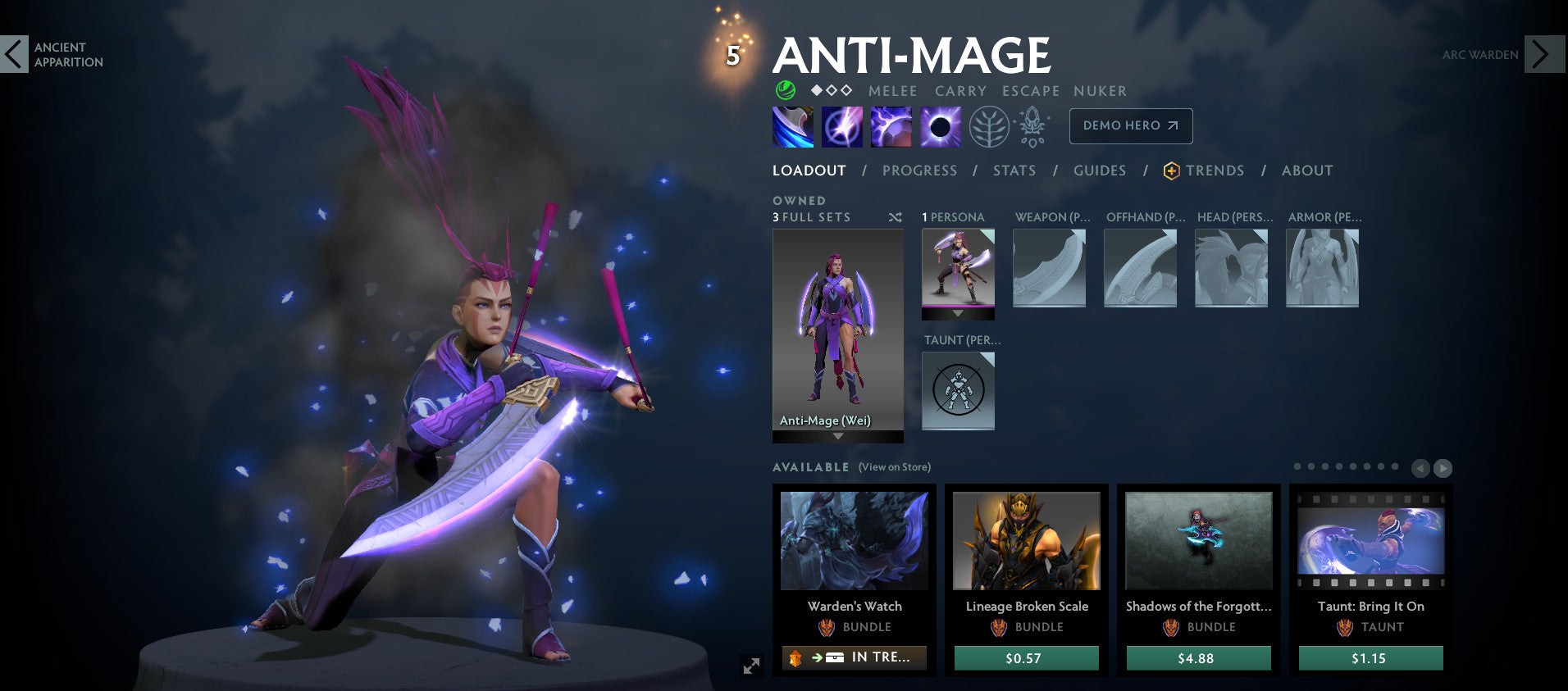Go back to Ancient Apparition with the left arrow
This screenshot has height=691, width=1568.
pos(13,55)
